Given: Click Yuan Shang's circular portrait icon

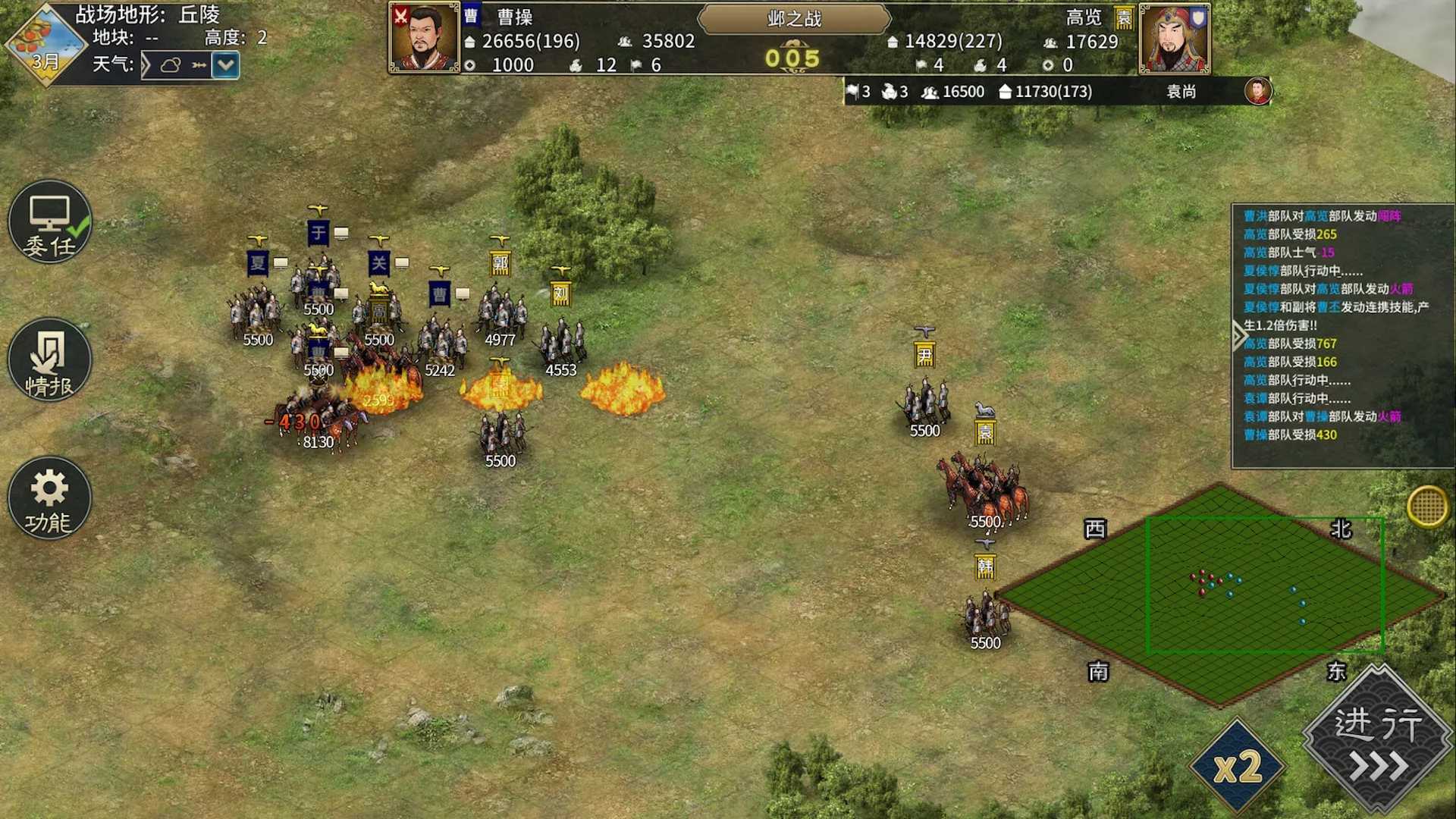Looking at the screenshot, I should coord(1257,91).
